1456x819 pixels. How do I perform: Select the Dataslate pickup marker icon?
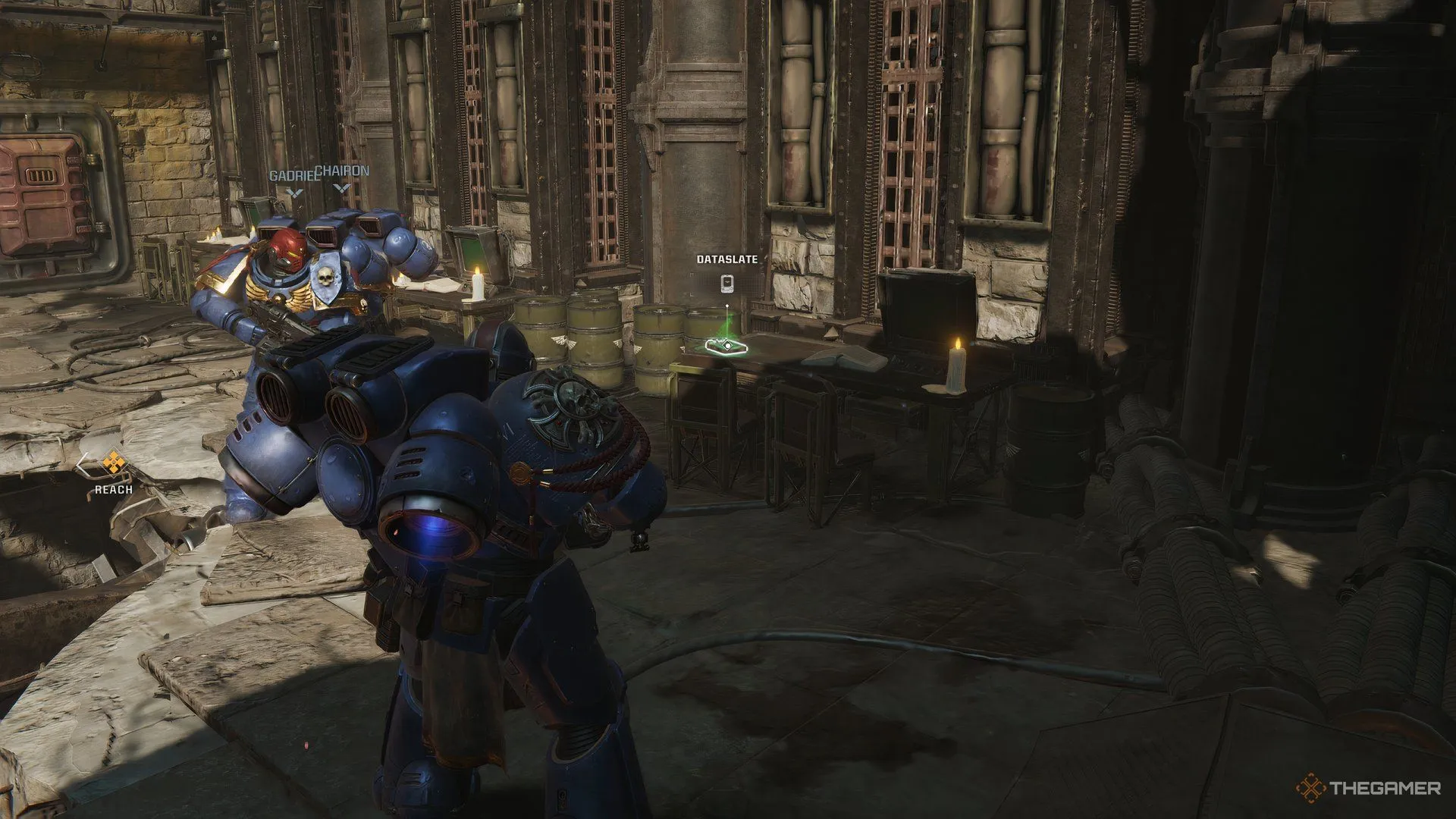(x=726, y=284)
